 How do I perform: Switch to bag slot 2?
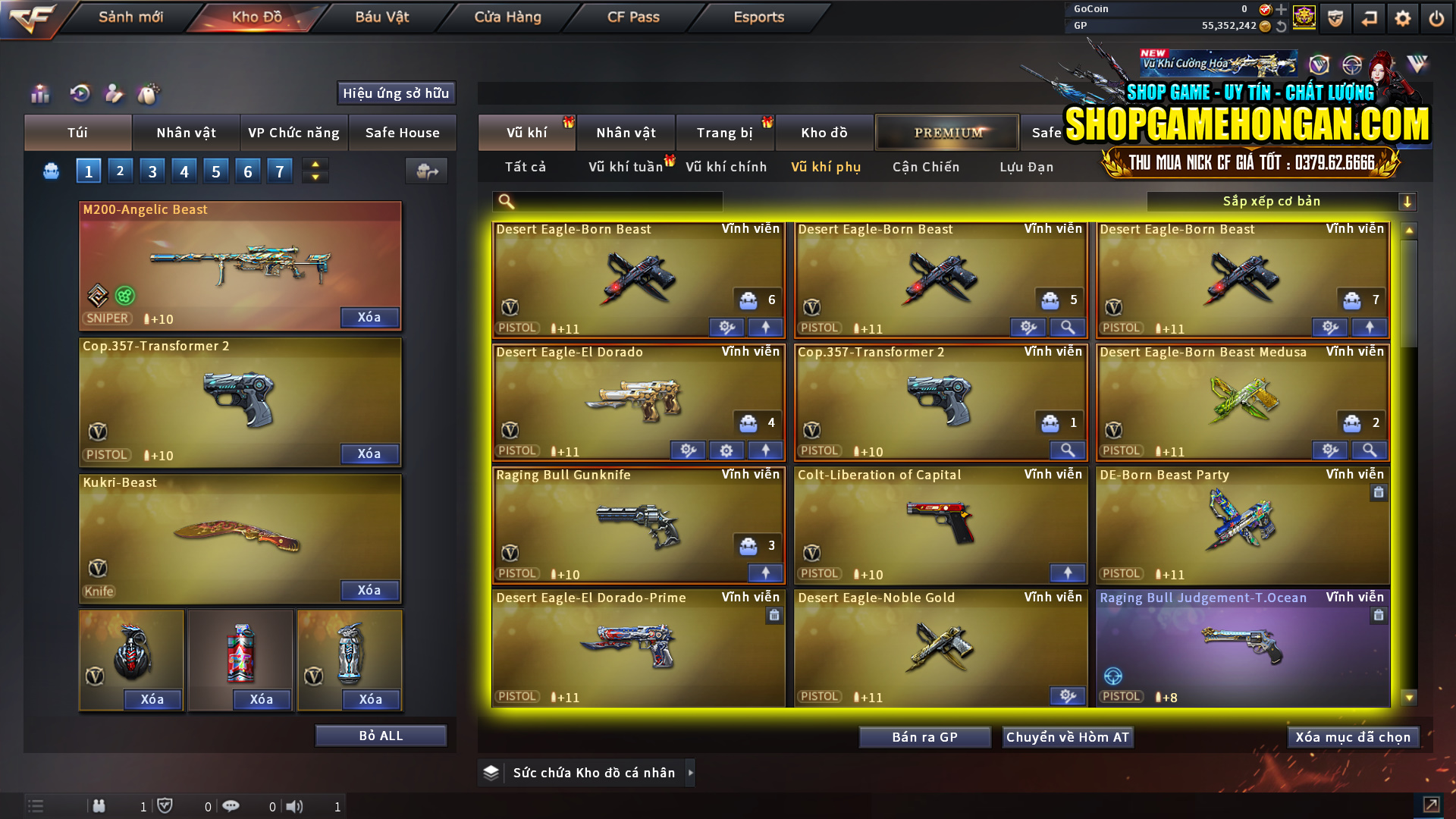coord(120,171)
